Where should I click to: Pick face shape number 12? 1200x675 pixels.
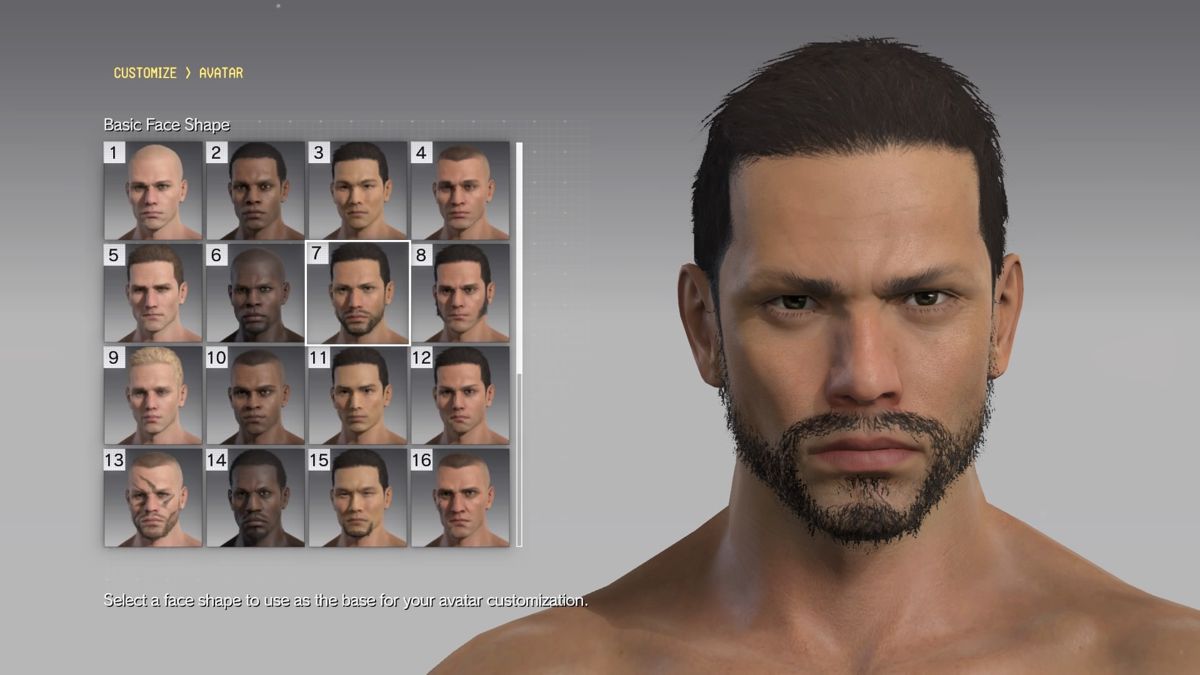point(460,395)
